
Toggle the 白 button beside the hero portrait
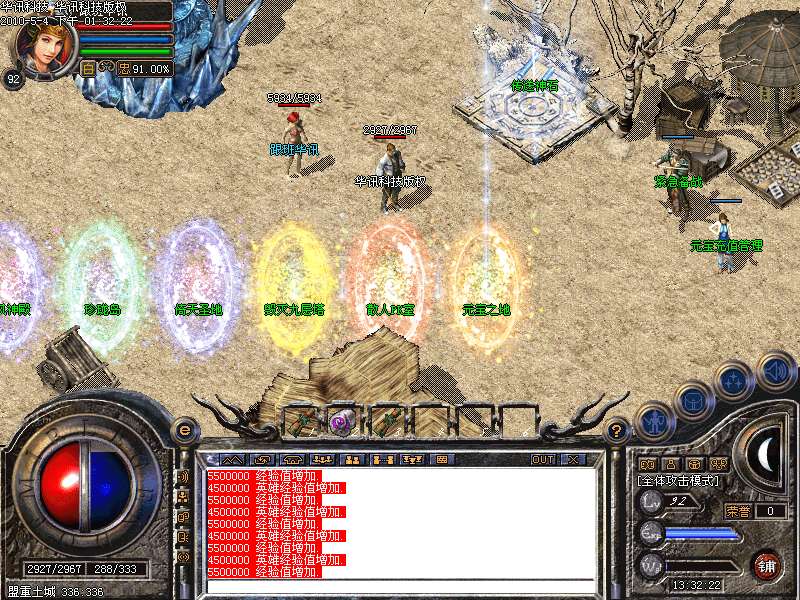[88, 69]
